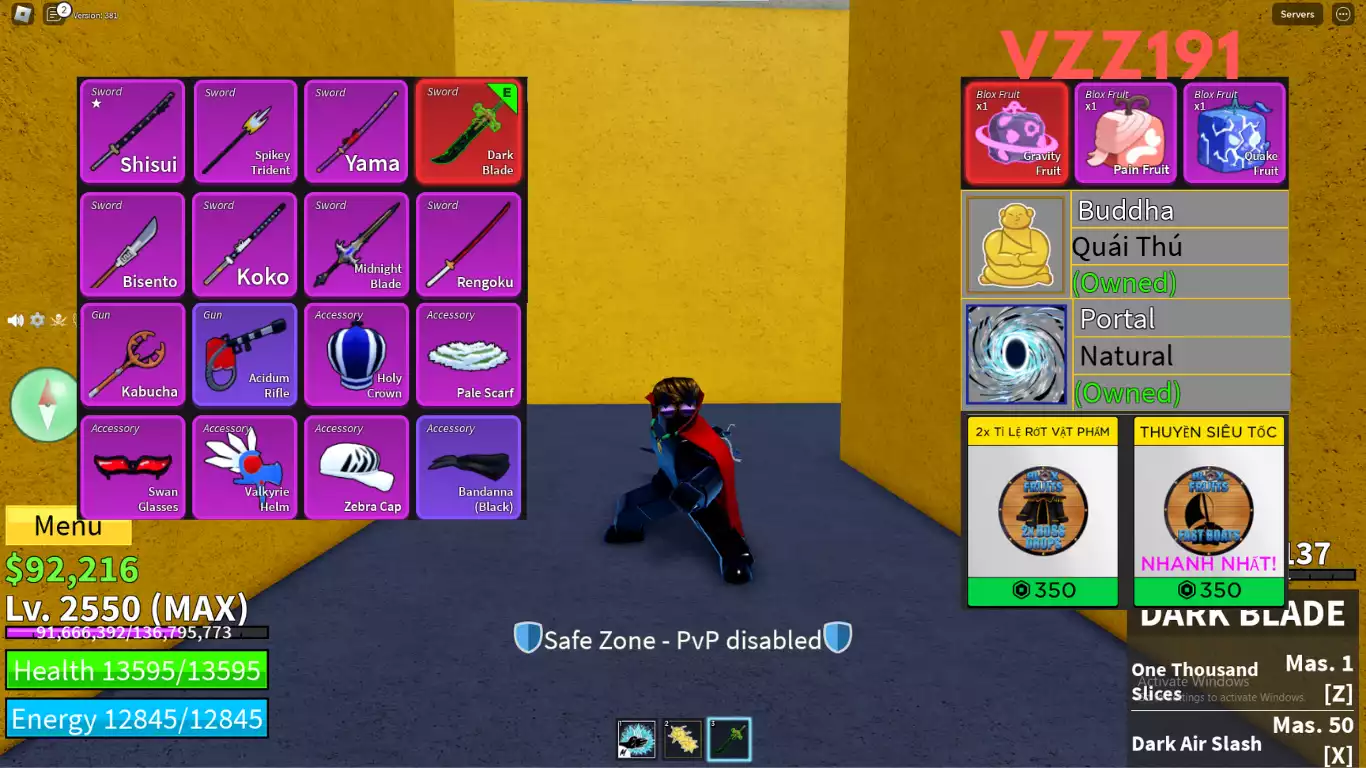1366x768 pixels.
Task: Select hotbar slot 1 fighting style
Action: coord(636,738)
